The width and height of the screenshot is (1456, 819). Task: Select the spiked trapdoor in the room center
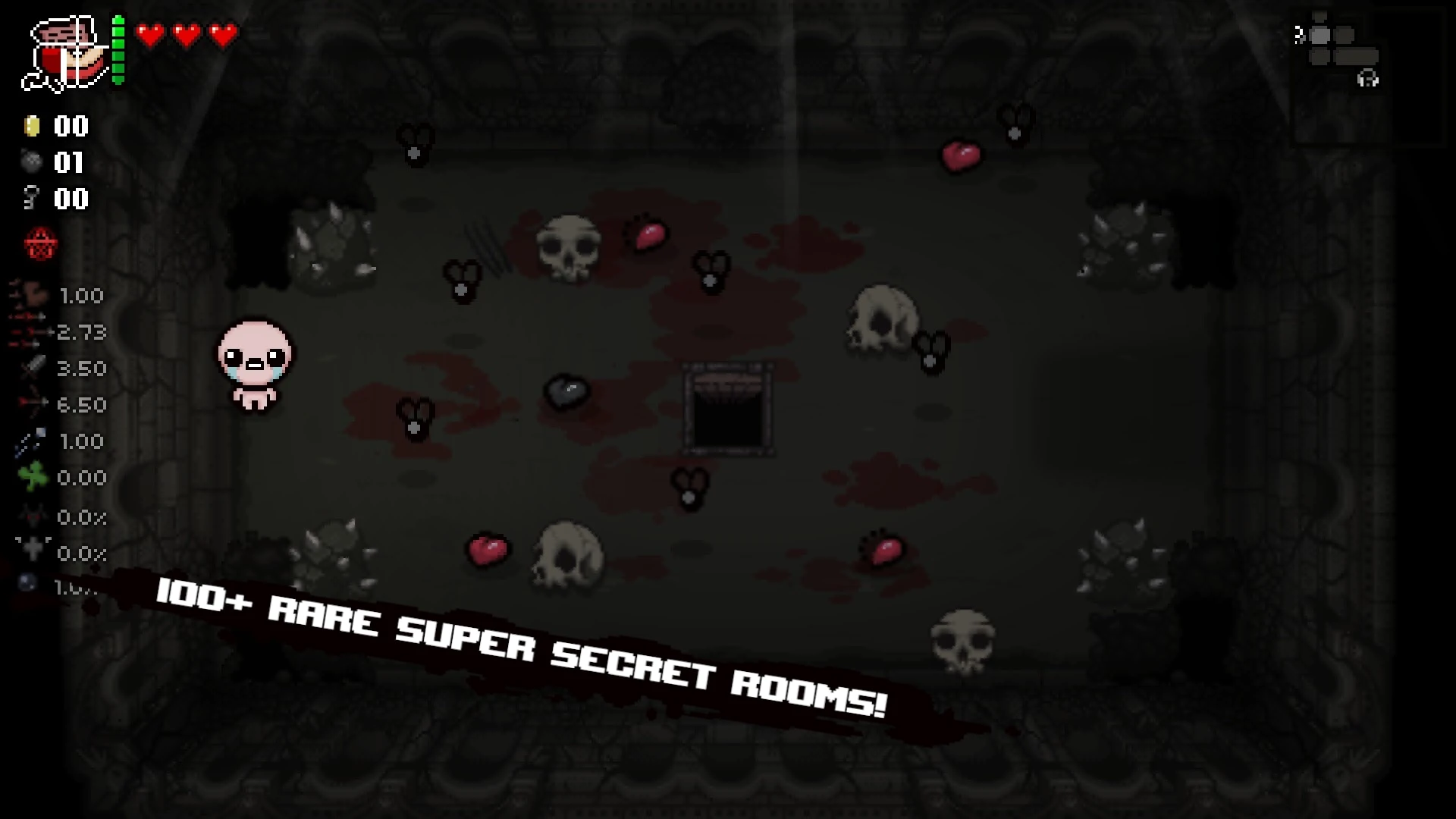730,409
